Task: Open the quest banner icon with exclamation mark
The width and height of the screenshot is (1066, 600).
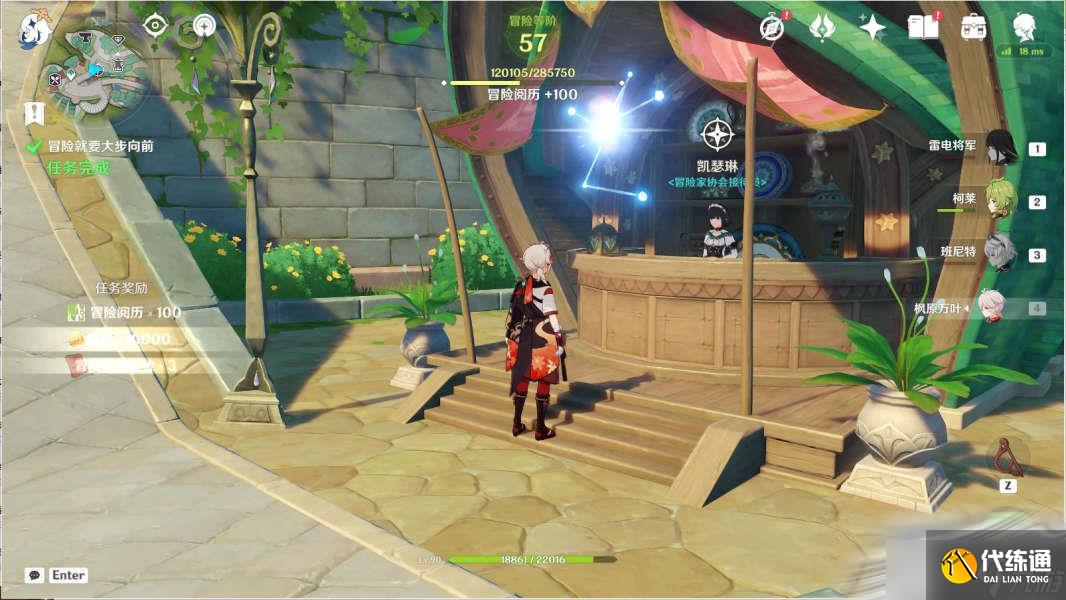Action: click(34, 114)
